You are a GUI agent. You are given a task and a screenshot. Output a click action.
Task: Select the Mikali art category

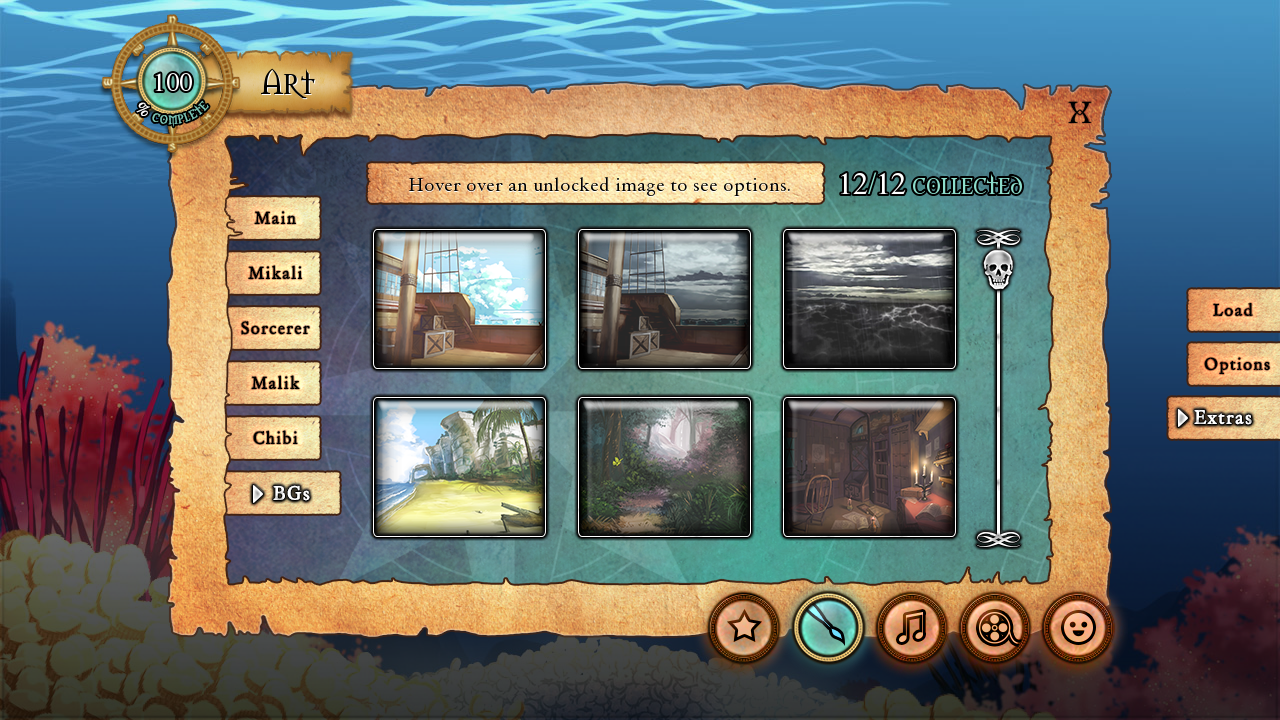[x=274, y=273]
